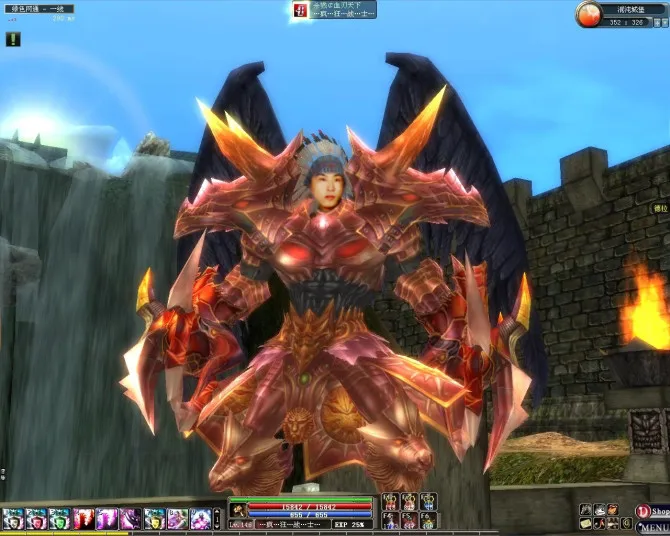Click the yellow envelope mail icon
The image size is (670, 536).
coord(585,524)
